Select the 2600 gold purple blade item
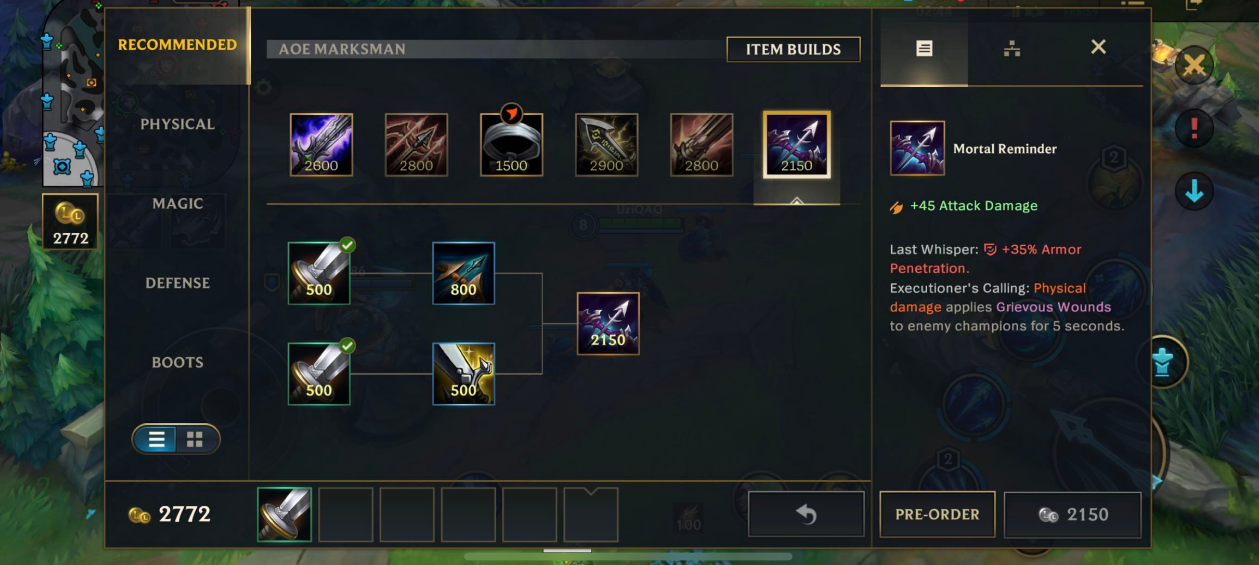The height and width of the screenshot is (565, 1259). click(x=321, y=145)
